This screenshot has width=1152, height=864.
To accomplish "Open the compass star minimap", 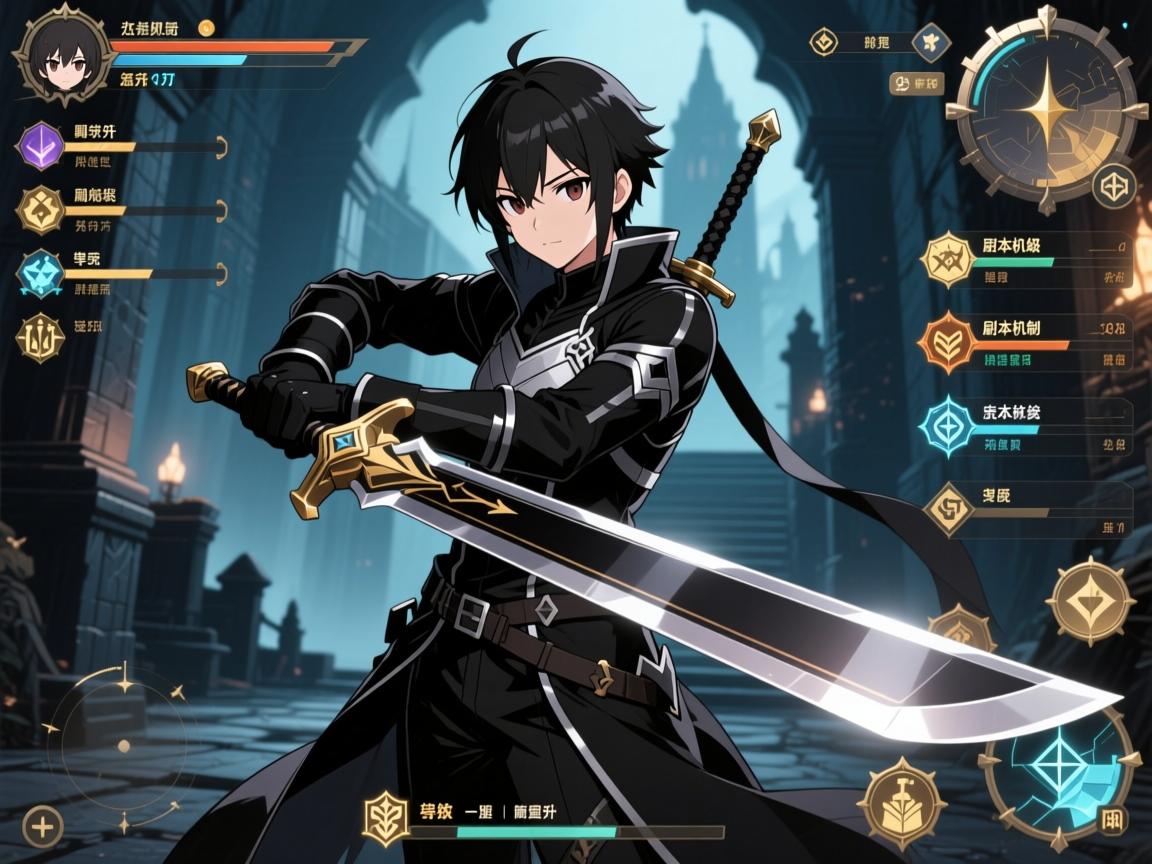I will click(1045, 108).
